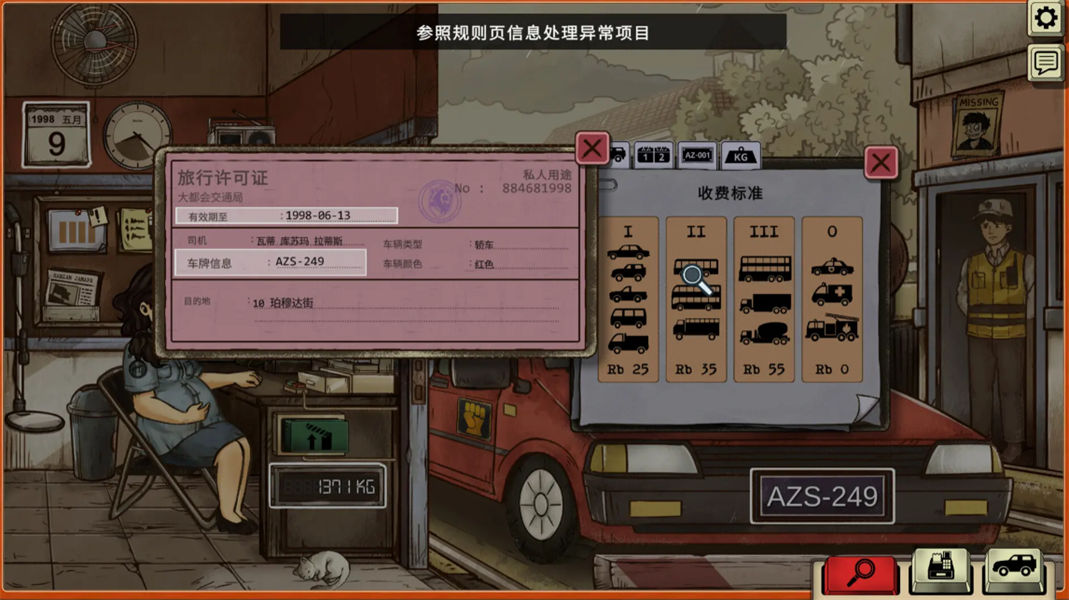The image size is (1069, 600).
Task: Select the class II fee column
Action: pyautogui.click(x=696, y=299)
